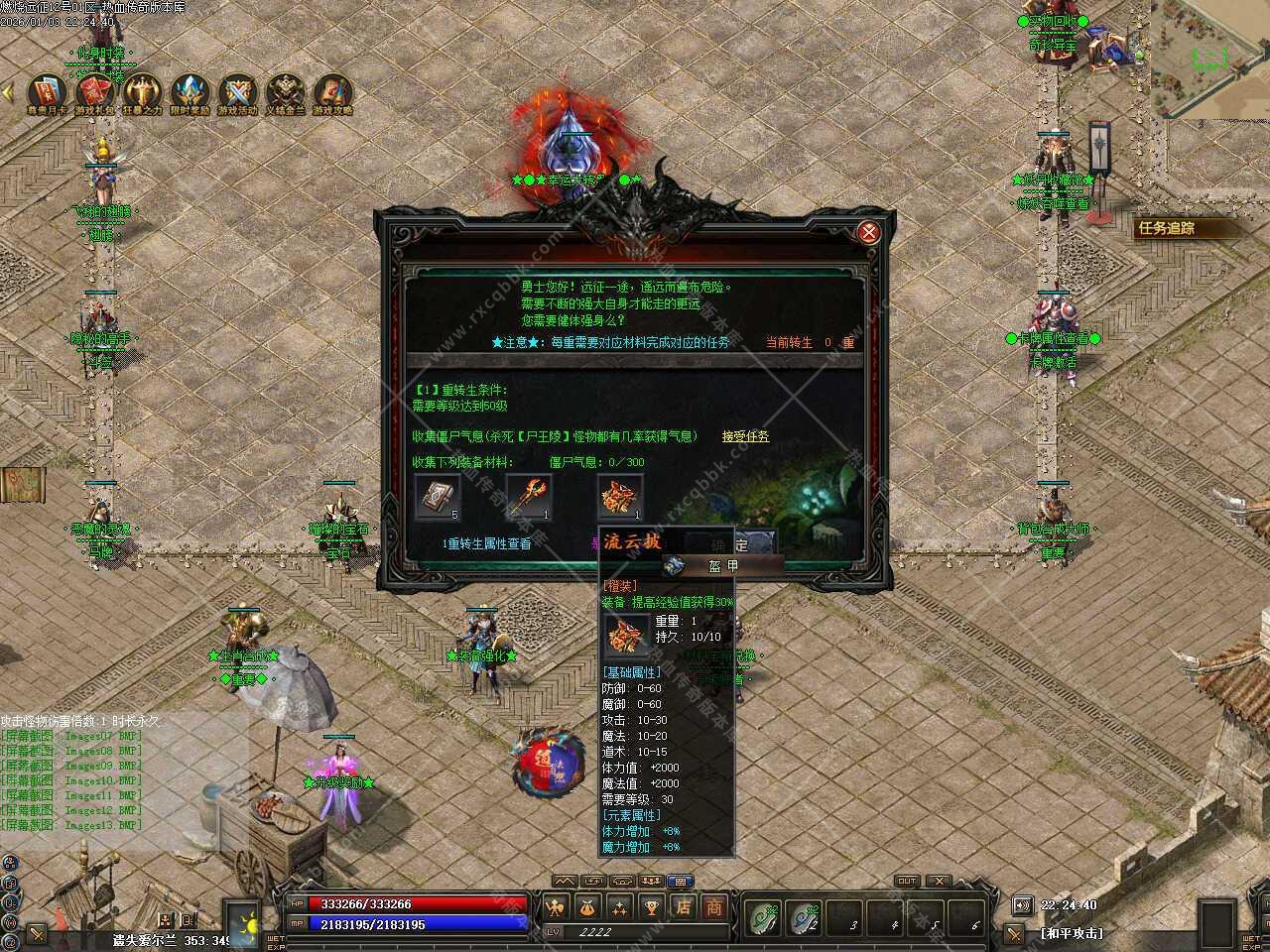1270x952 pixels.
Task: Toggle the sound speaker button
Action: click(x=1023, y=904)
